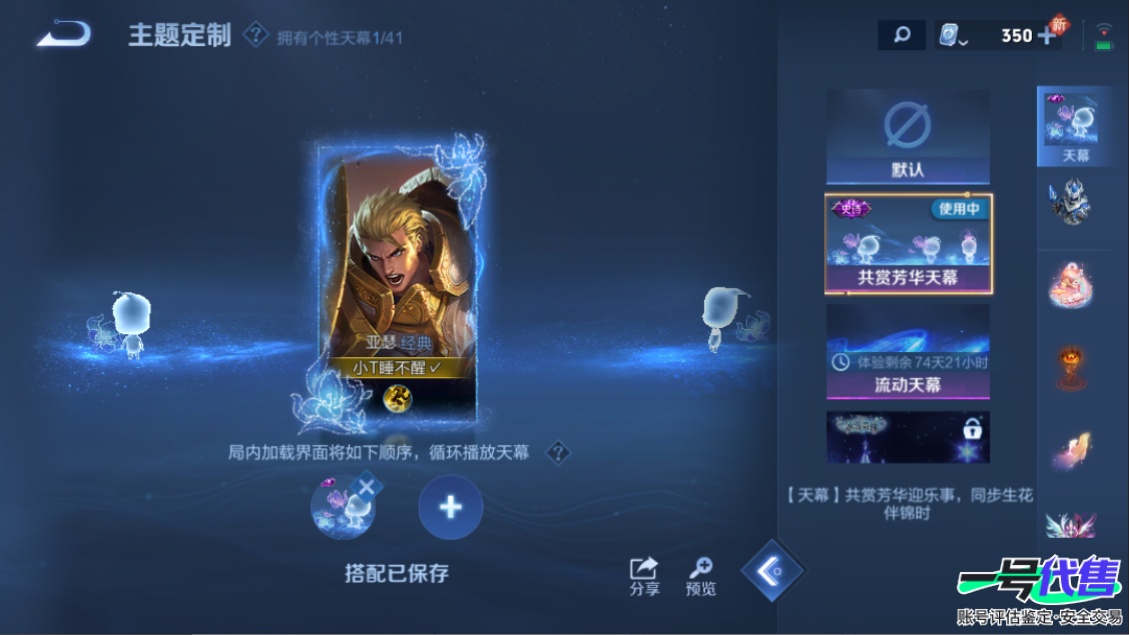Image resolution: width=1129 pixels, height=635 pixels.
Task: Add more tickets with the plus
Action: point(1047,36)
